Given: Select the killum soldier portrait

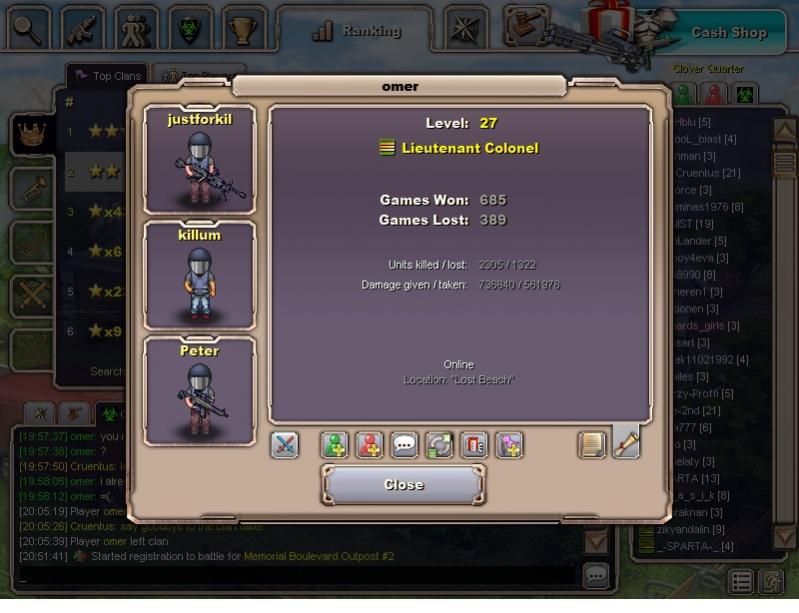Looking at the screenshot, I should coord(200,276).
